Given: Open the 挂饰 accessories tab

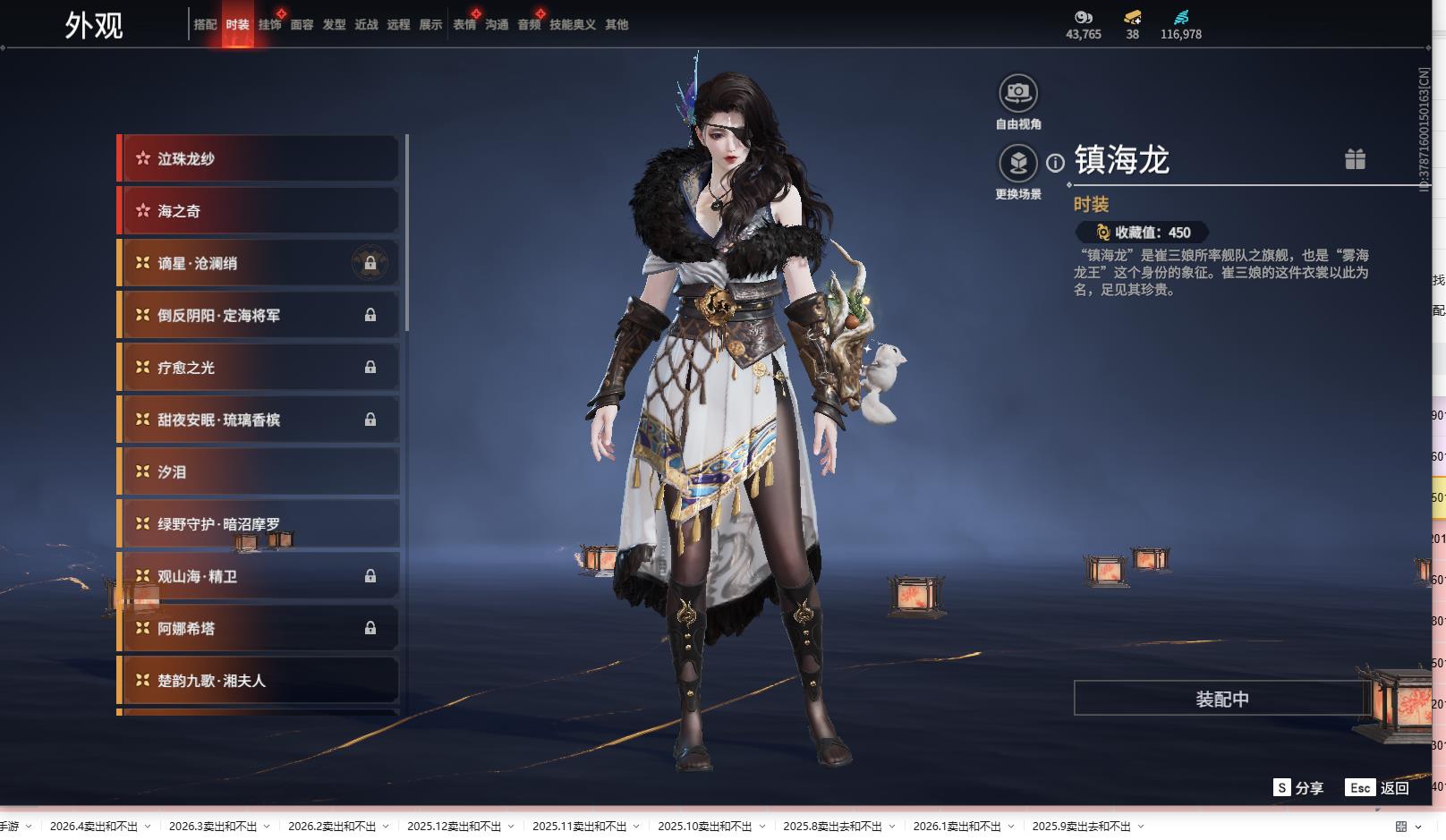Looking at the screenshot, I should 269,25.
